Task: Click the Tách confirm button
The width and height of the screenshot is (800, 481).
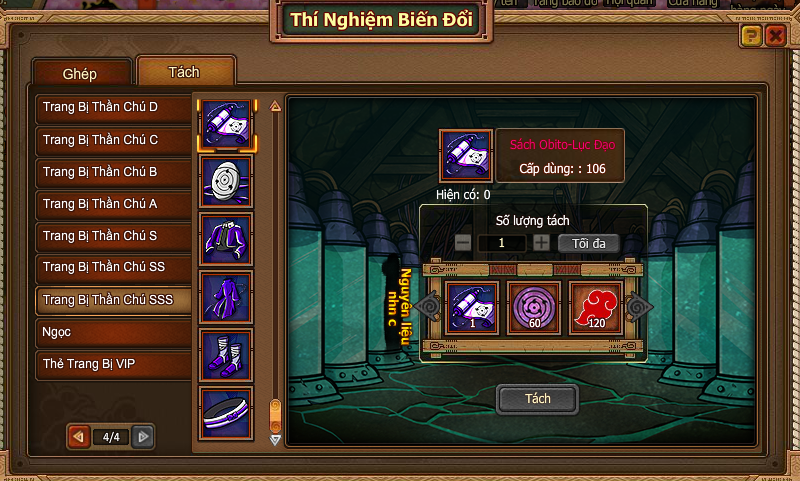Action: click(x=538, y=399)
